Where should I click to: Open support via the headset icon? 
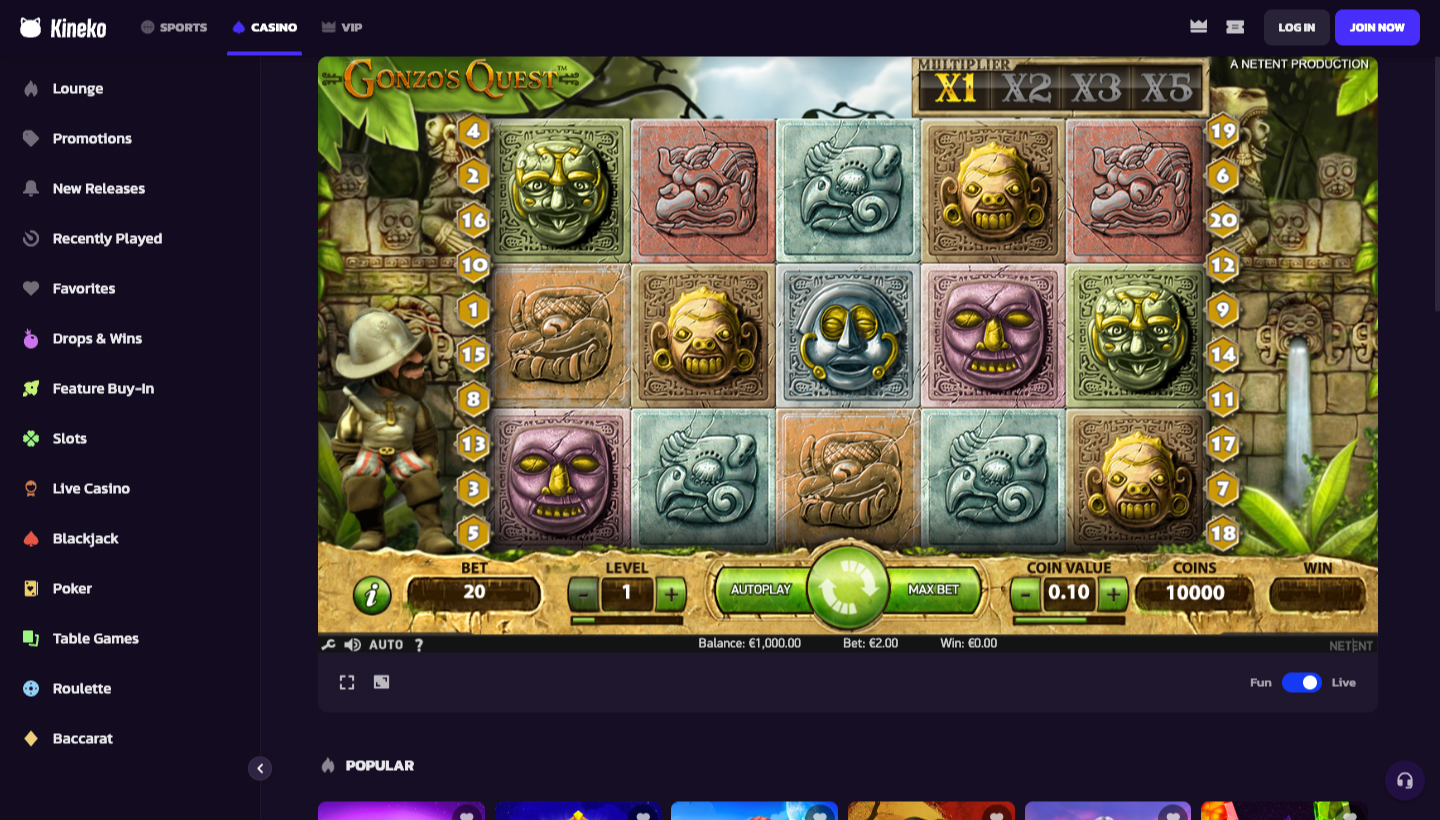pyautogui.click(x=1405, y=780)
